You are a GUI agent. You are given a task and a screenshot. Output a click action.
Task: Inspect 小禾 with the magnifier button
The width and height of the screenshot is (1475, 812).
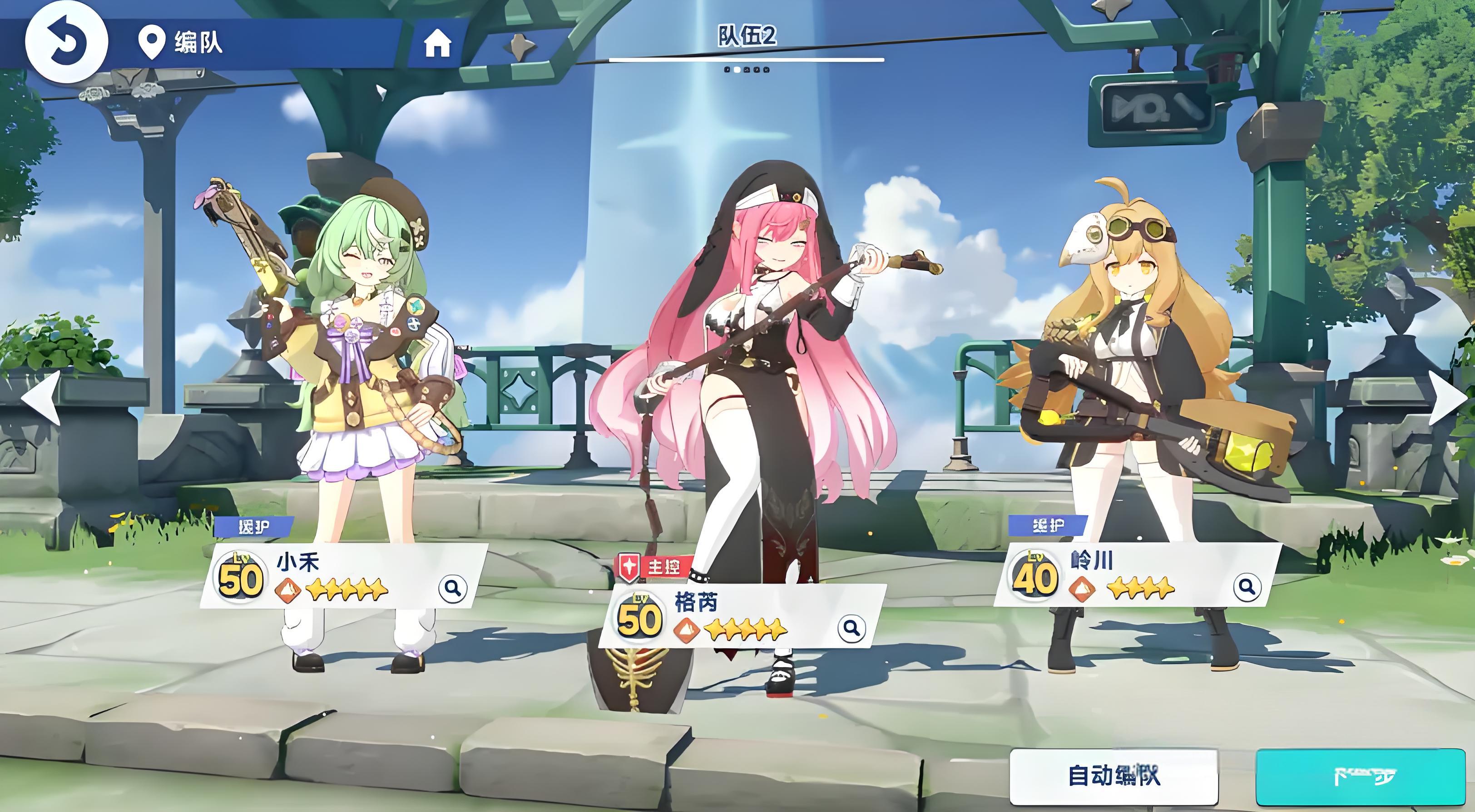click(452, 588)
